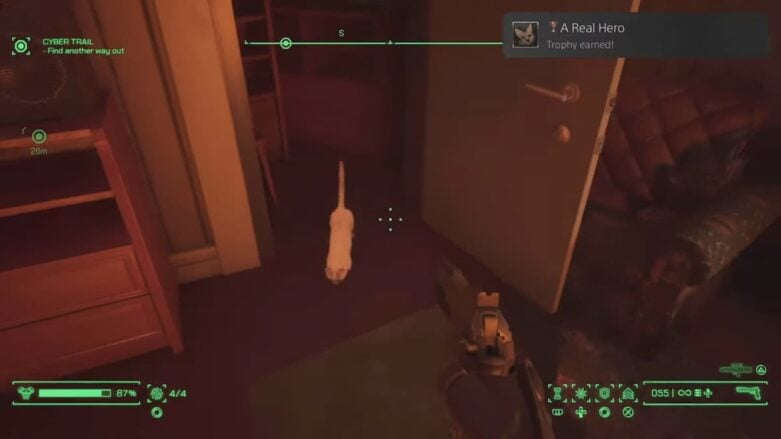Switch to the secondary rifle weapon icon
Image resolution: width=781 pixels, height=439 pixels.
(x=735, y=370)
